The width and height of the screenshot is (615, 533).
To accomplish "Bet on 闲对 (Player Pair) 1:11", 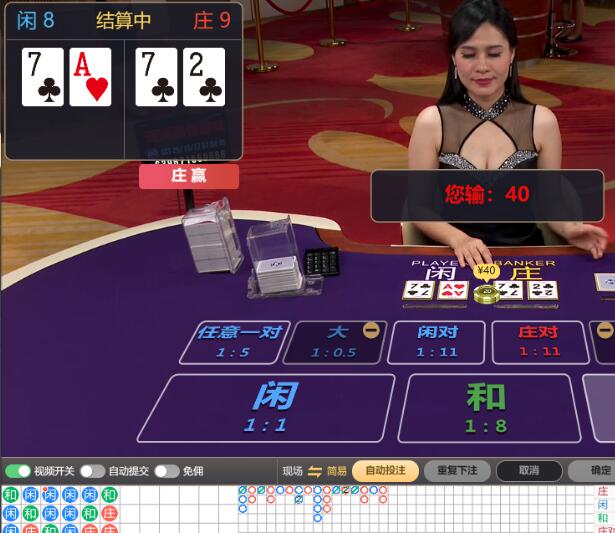I will 436,341.
